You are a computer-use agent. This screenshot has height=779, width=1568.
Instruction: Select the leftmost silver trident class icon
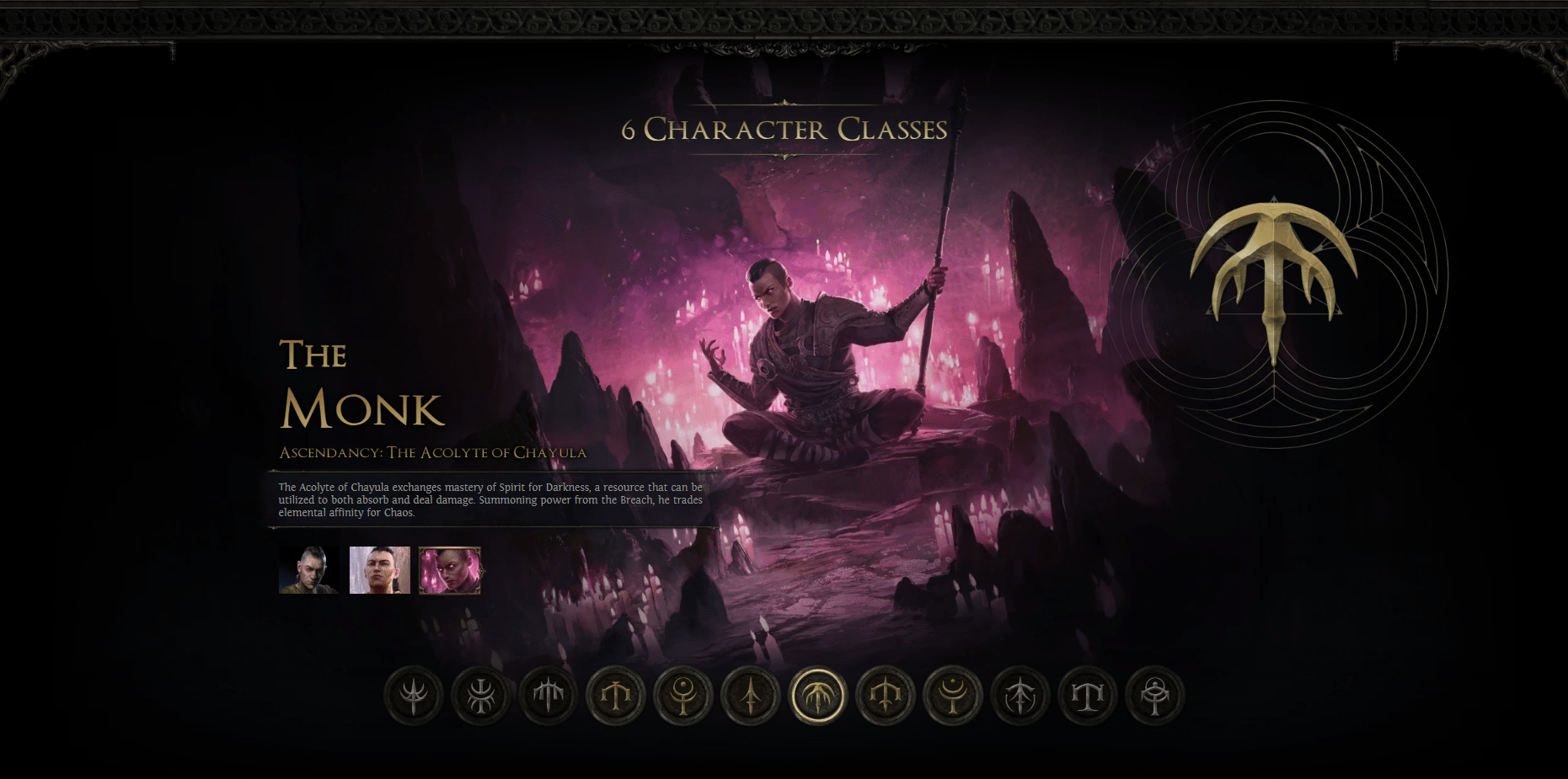click(413, 696)
